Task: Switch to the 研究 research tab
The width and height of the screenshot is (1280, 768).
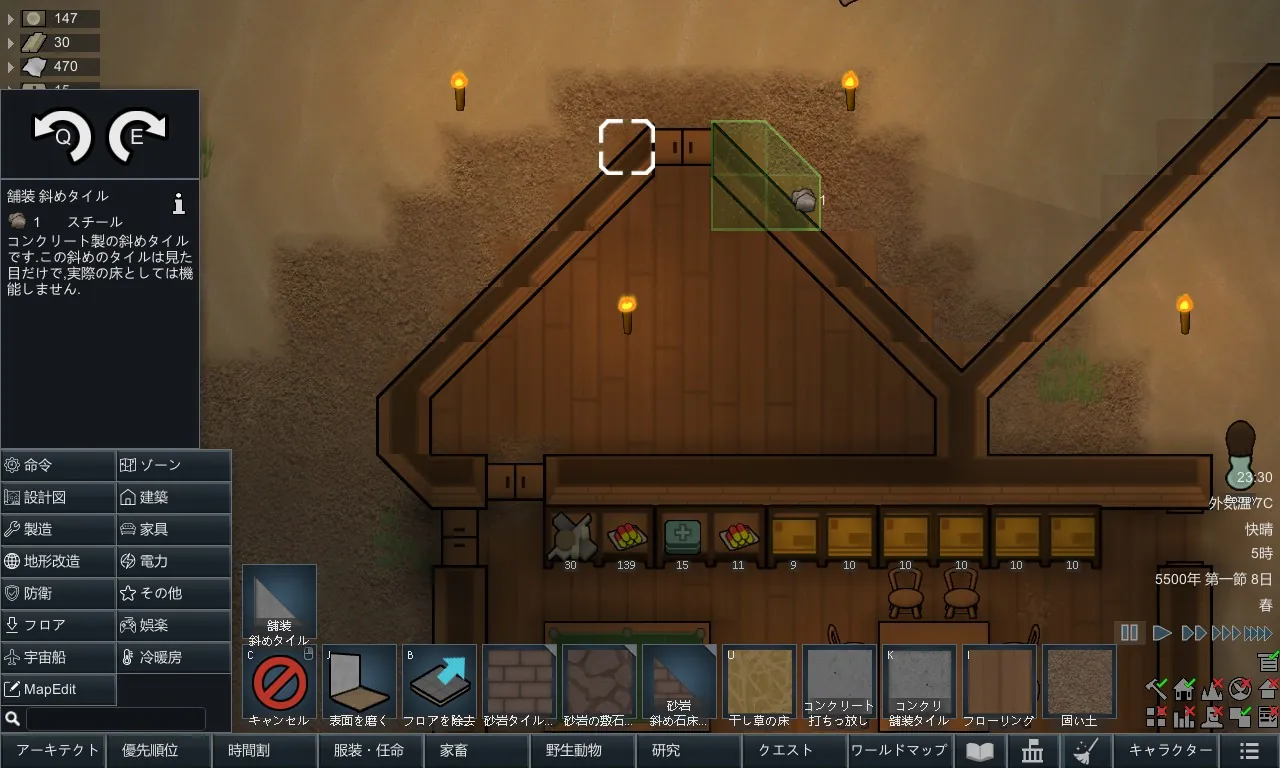Action: coord(666,751)
